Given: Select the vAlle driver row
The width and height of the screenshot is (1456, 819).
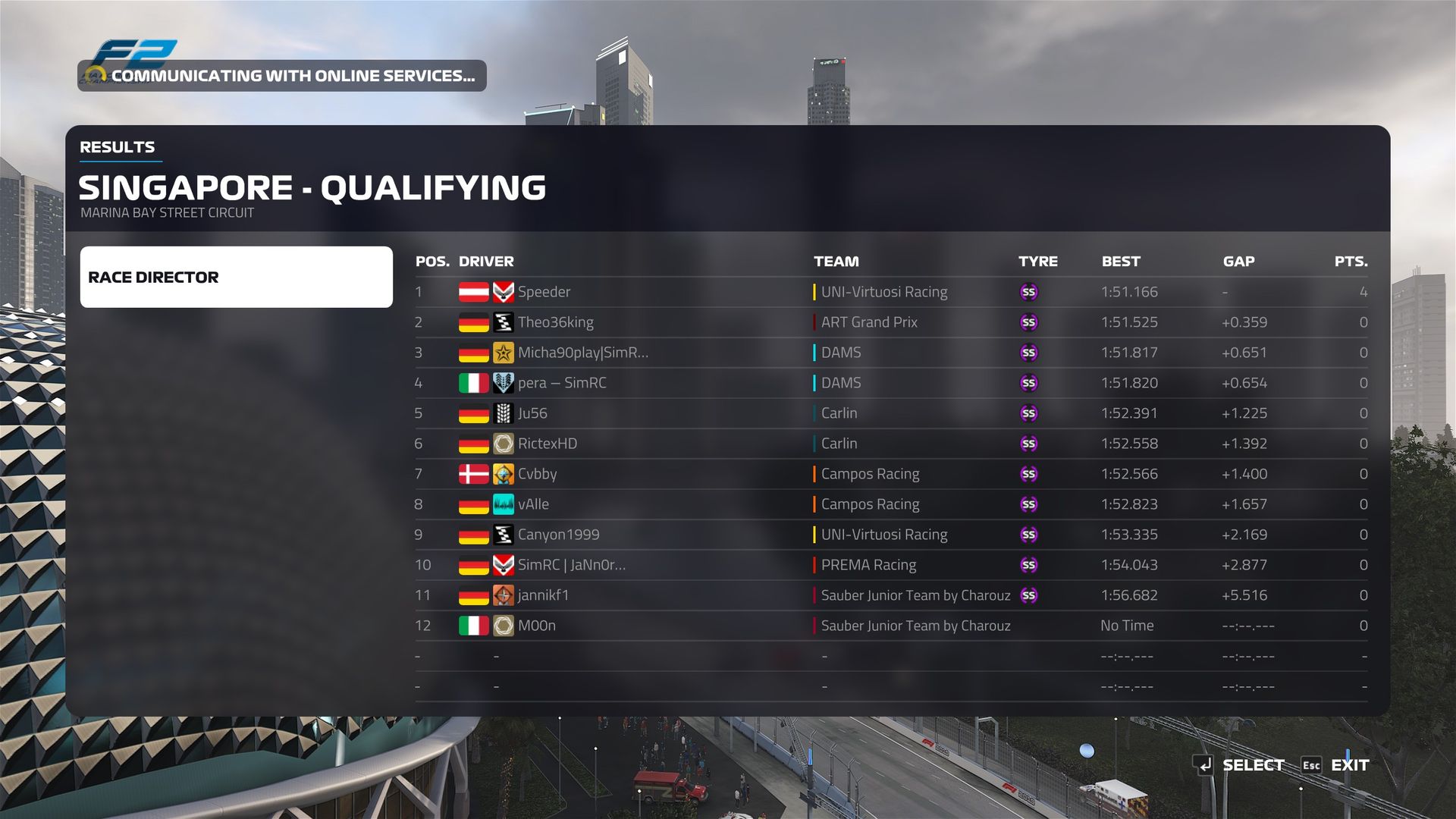Looking at the screenshot, I should pos(533,504).
